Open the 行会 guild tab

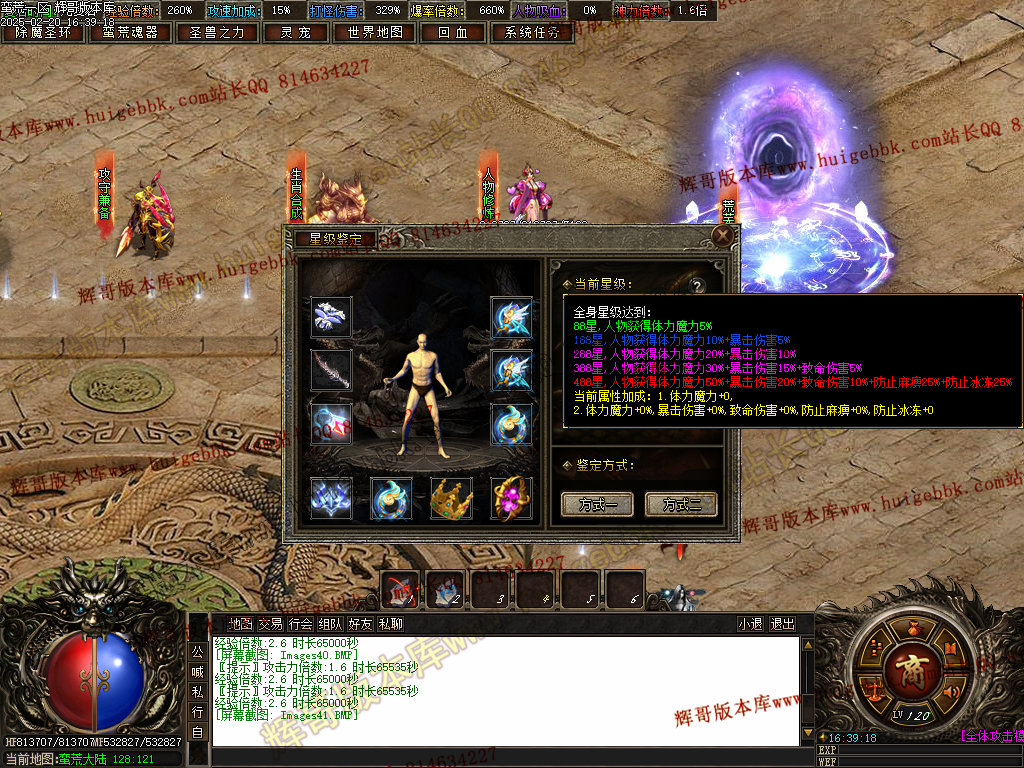coord(300,624)
